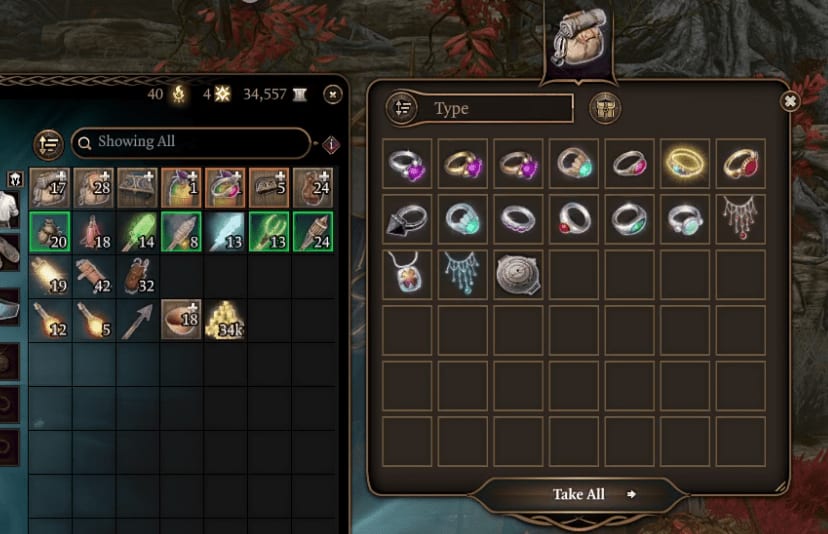
Task: Open the container's Type sort options
Action: tap(402, 108)
